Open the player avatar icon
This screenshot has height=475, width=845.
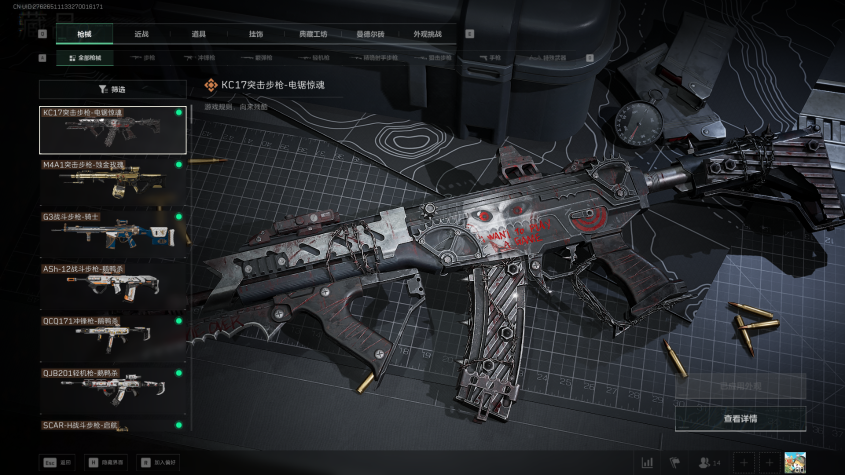pyautogui.click(x=796, y=462)
